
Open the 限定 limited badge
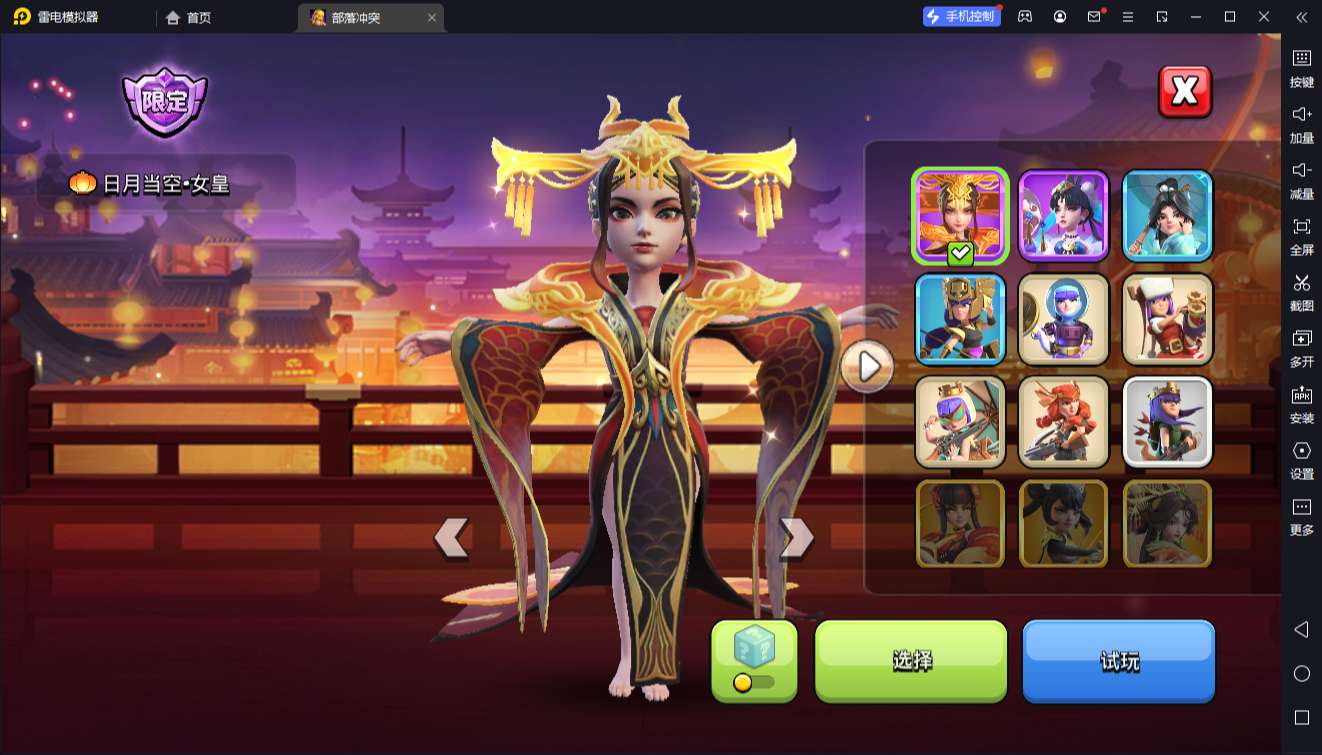tap(164, 101)
